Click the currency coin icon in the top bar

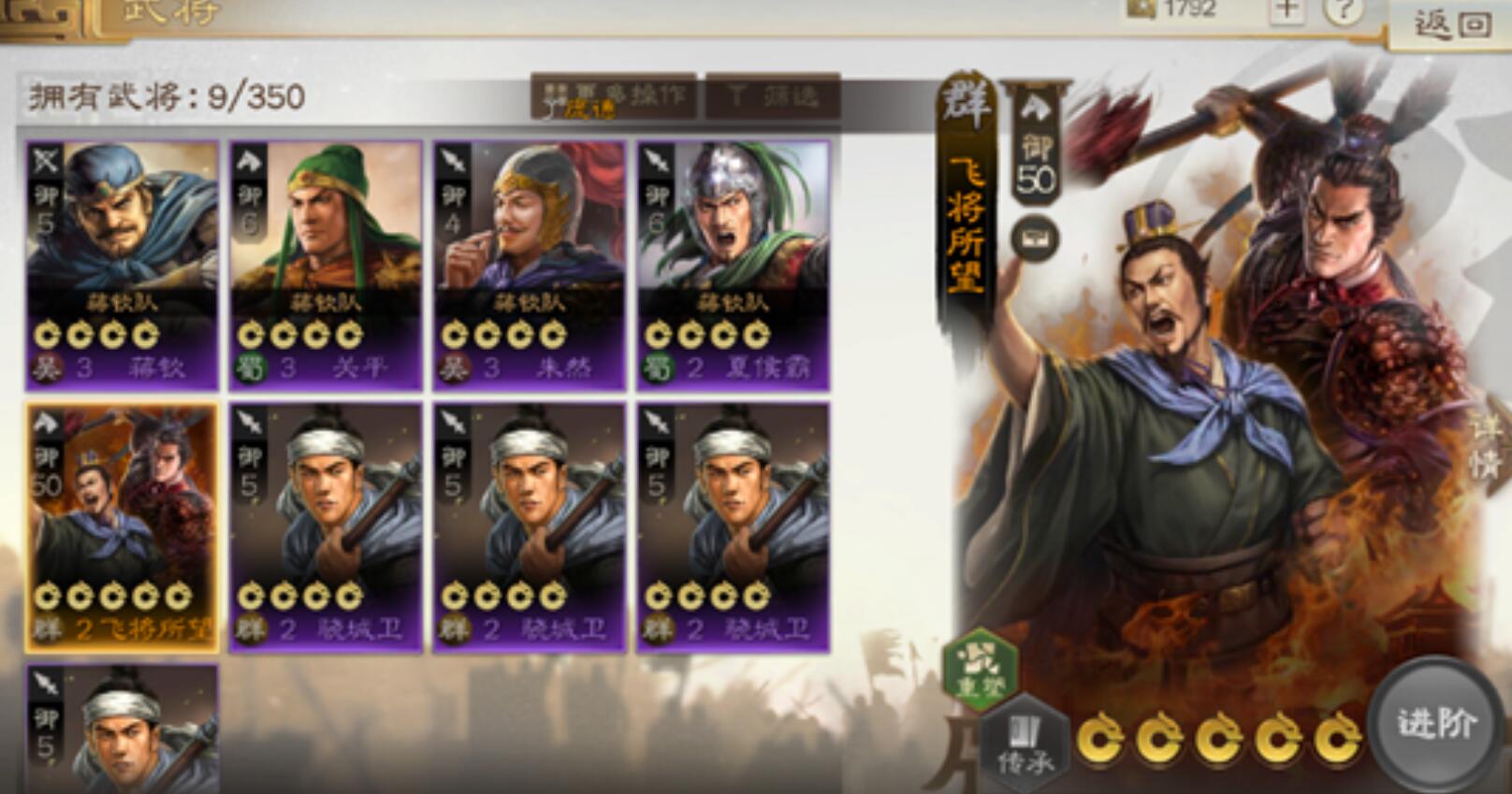point(1141,12)
